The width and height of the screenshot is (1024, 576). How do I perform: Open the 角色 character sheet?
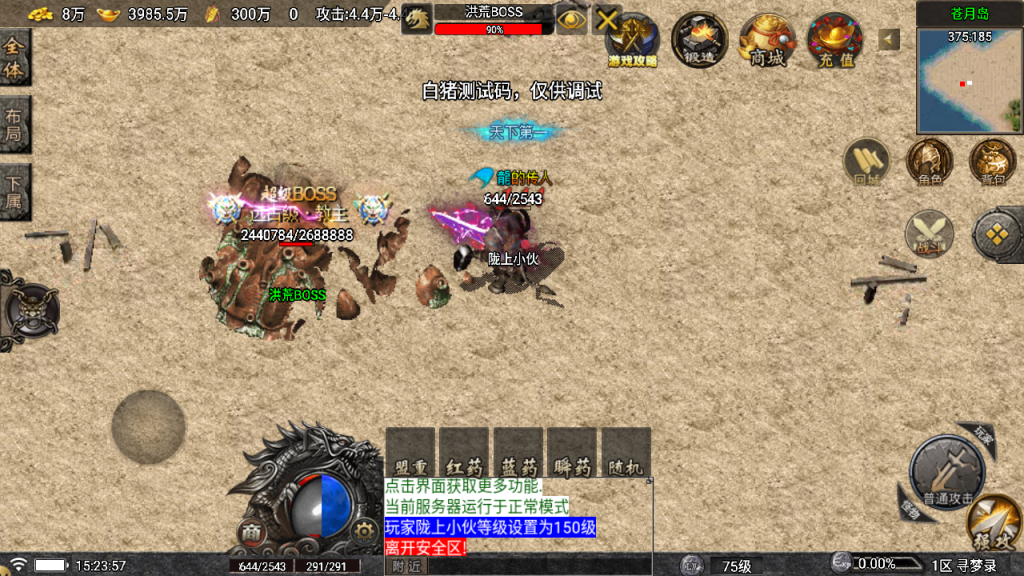coord(929,162)
